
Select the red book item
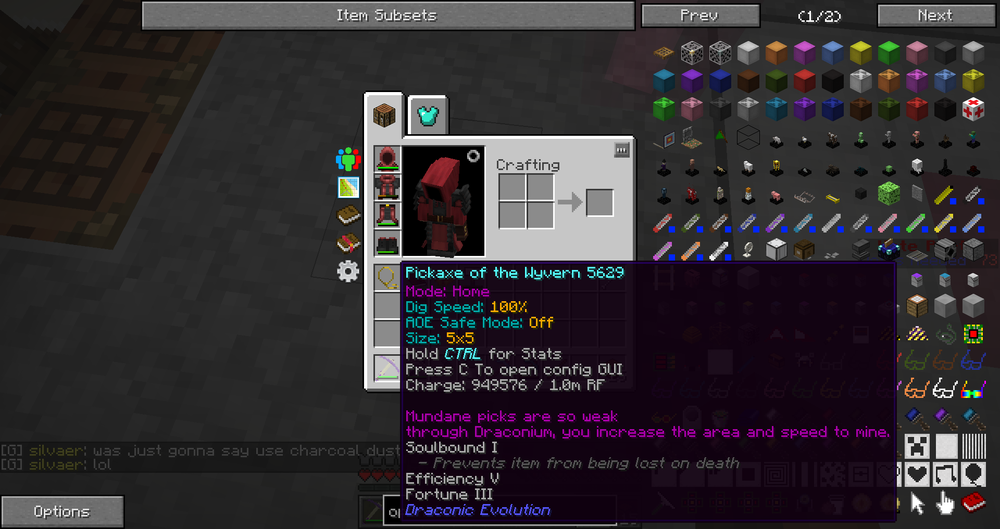pos(972,502)
